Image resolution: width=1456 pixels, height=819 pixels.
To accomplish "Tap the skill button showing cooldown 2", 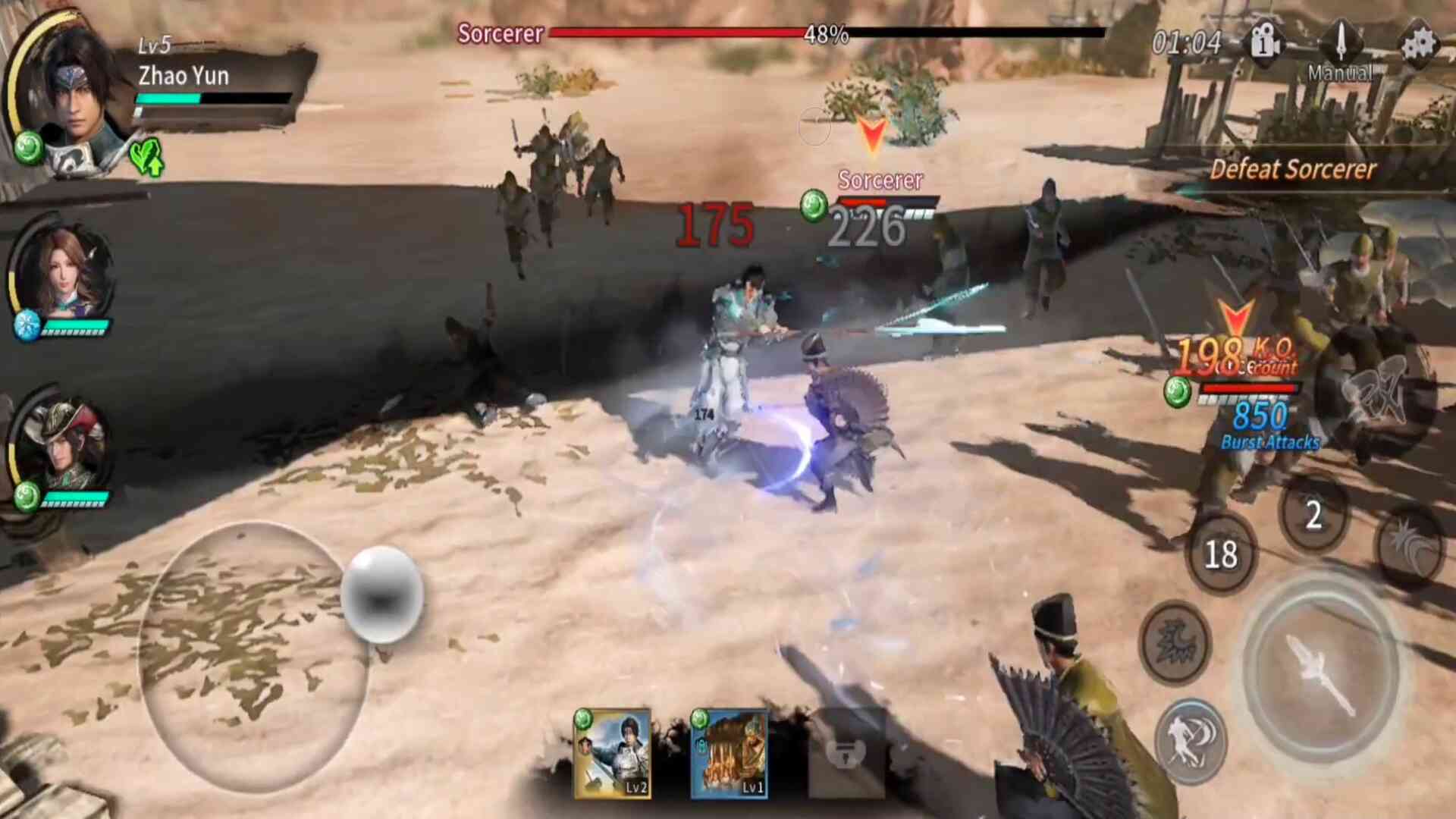I will click(1313, 516).
